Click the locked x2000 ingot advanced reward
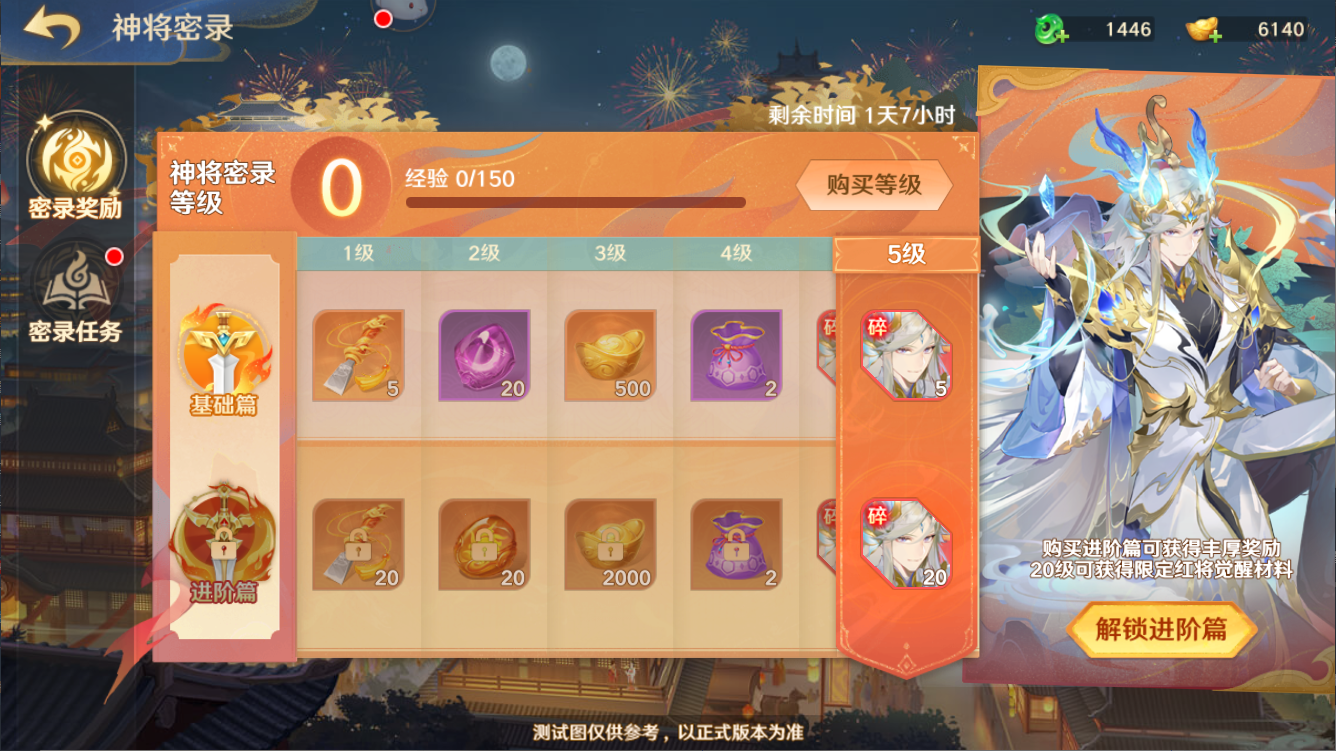This screenshot has width=1336, height=751. (x=612, y=544)
